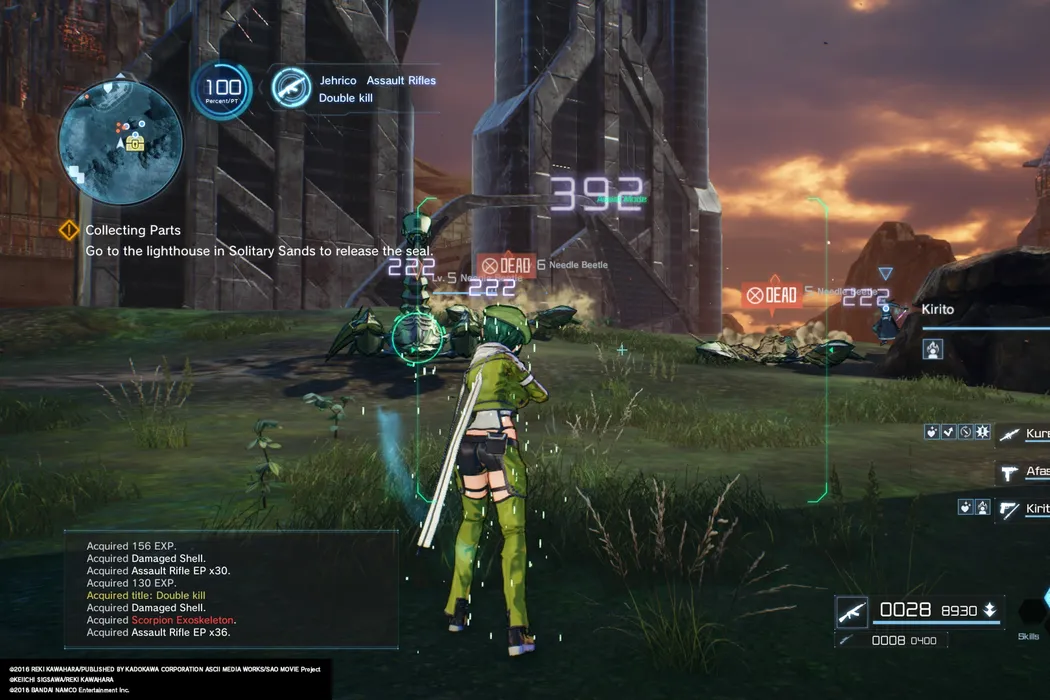Select the Afas party member's submachine gun icon
The width and height of the screenshot is (1050, 700).
click(x=1009, y=473)
